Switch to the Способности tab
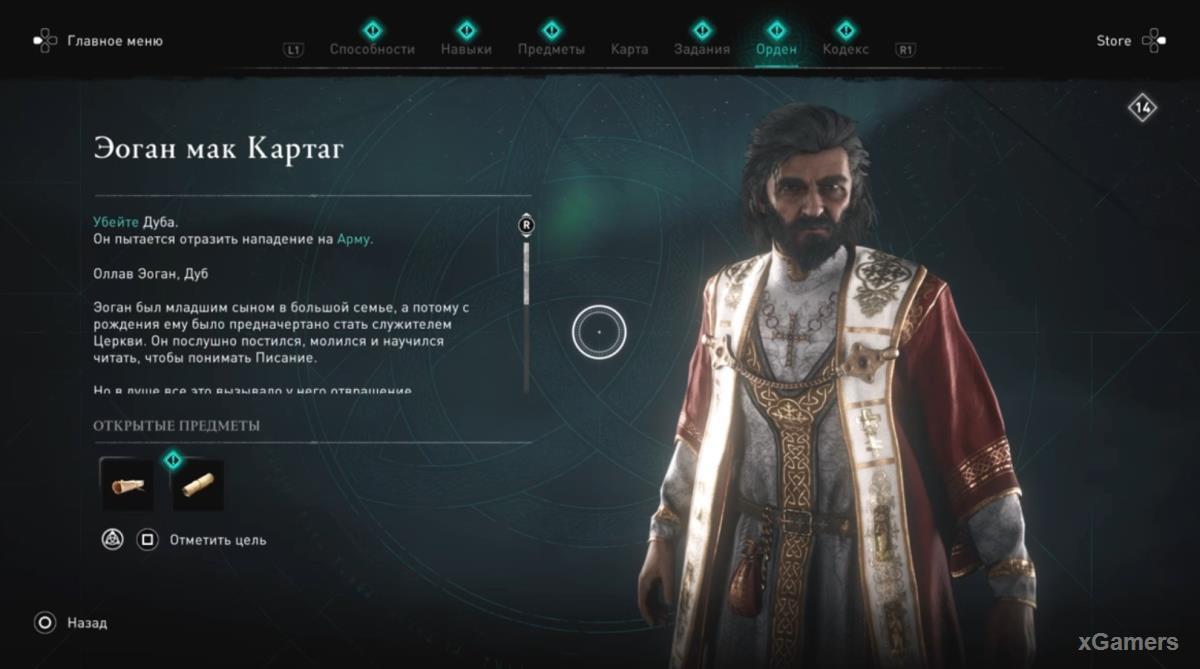Viewport: 1200px width, 669px height. [x=372, y=49]
